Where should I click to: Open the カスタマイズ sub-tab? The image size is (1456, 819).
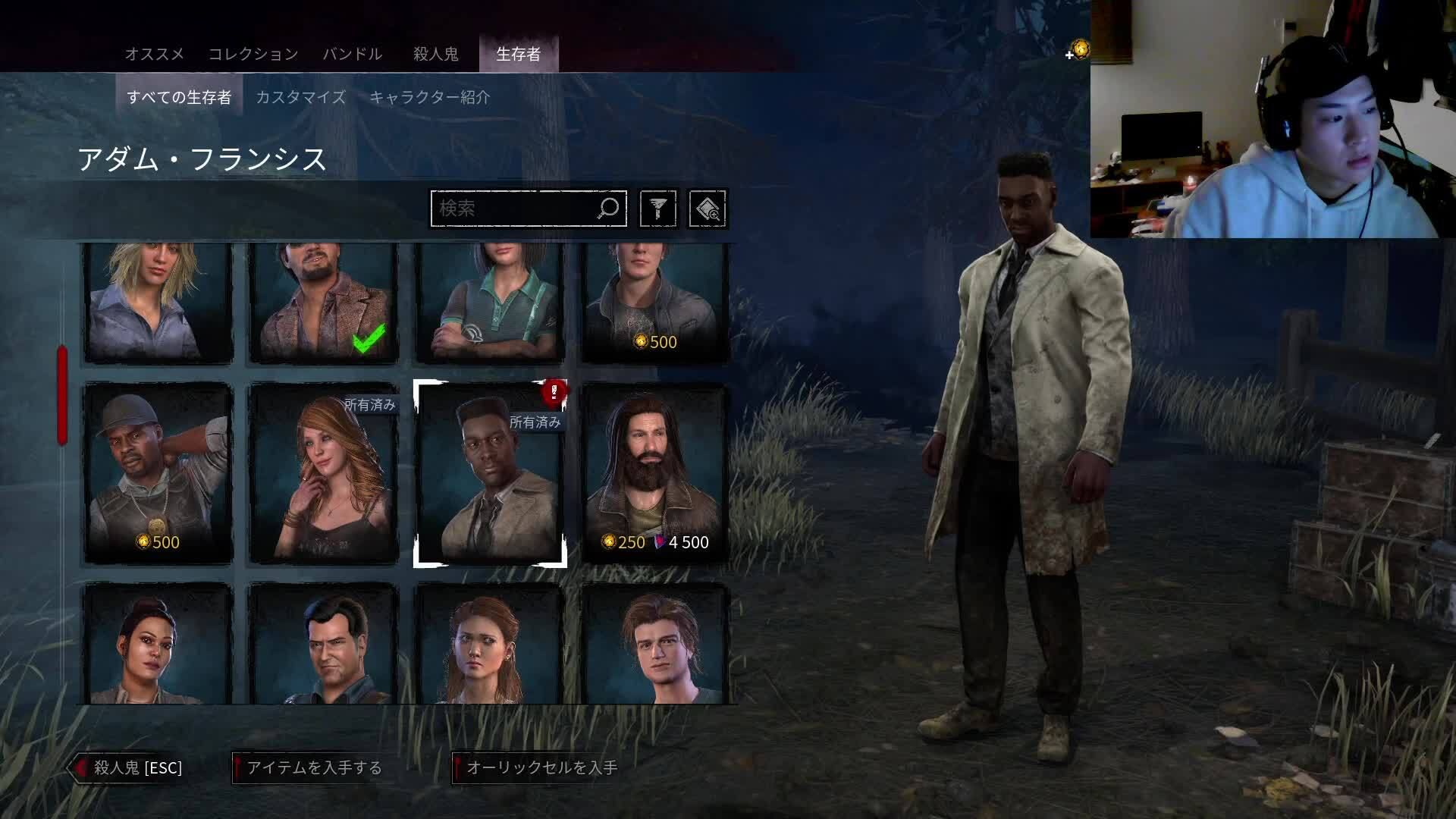point(300,97)
